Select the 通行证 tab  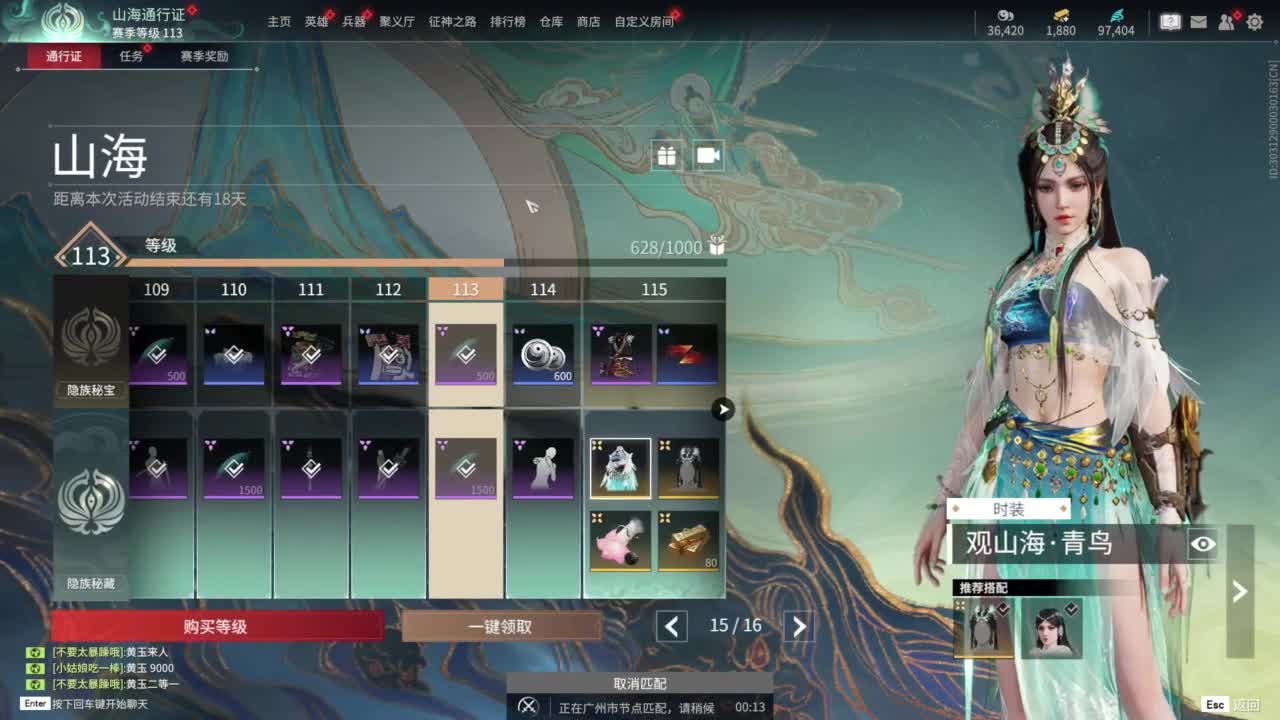(64, 56)
